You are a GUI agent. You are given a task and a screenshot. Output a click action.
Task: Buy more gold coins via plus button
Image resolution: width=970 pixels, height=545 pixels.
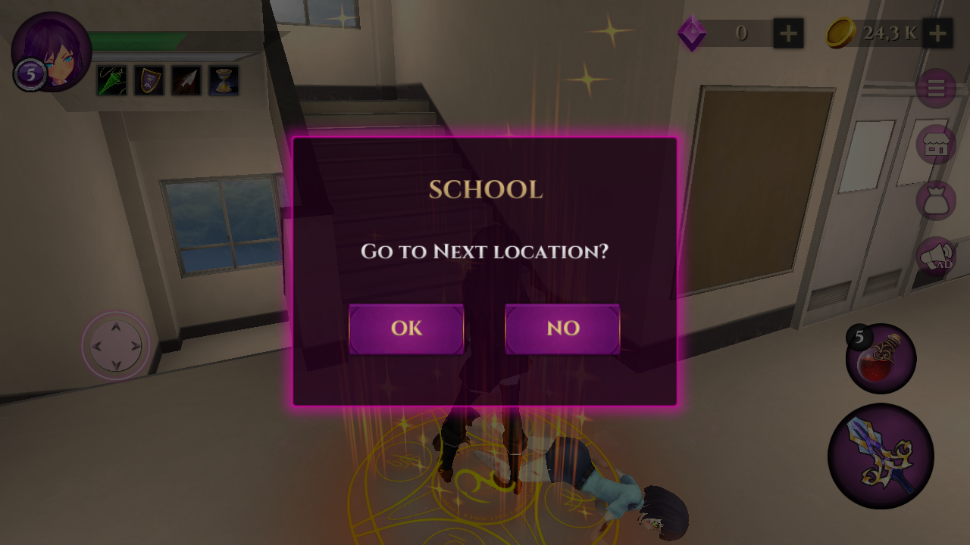tap(937, 33)
